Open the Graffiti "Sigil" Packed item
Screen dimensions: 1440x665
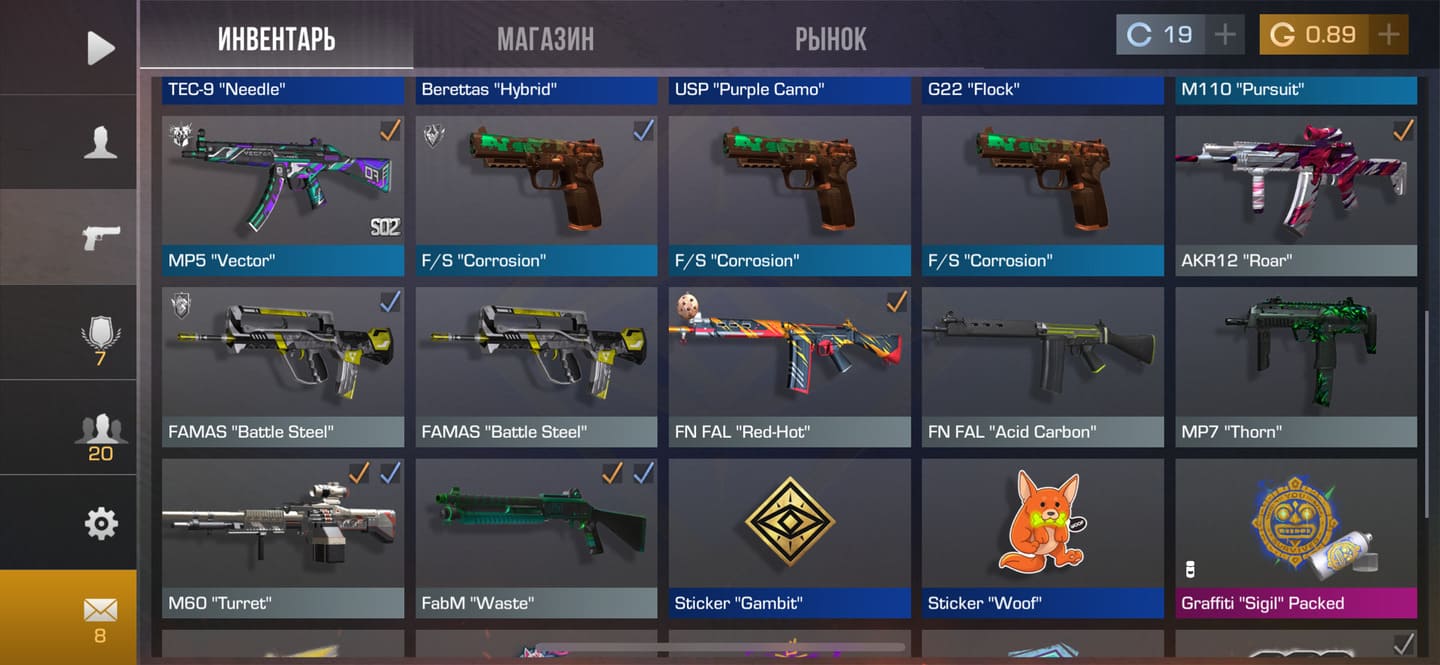point(1296,537)
